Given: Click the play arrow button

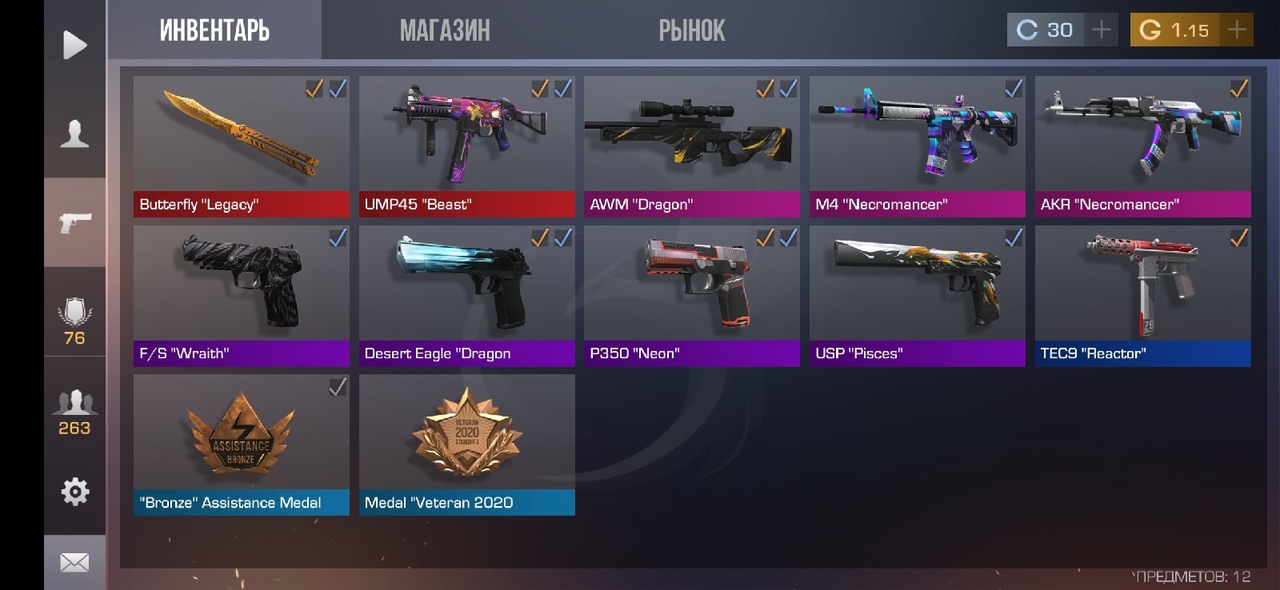Looking at the screenshot, I should [x=74, y=45].
